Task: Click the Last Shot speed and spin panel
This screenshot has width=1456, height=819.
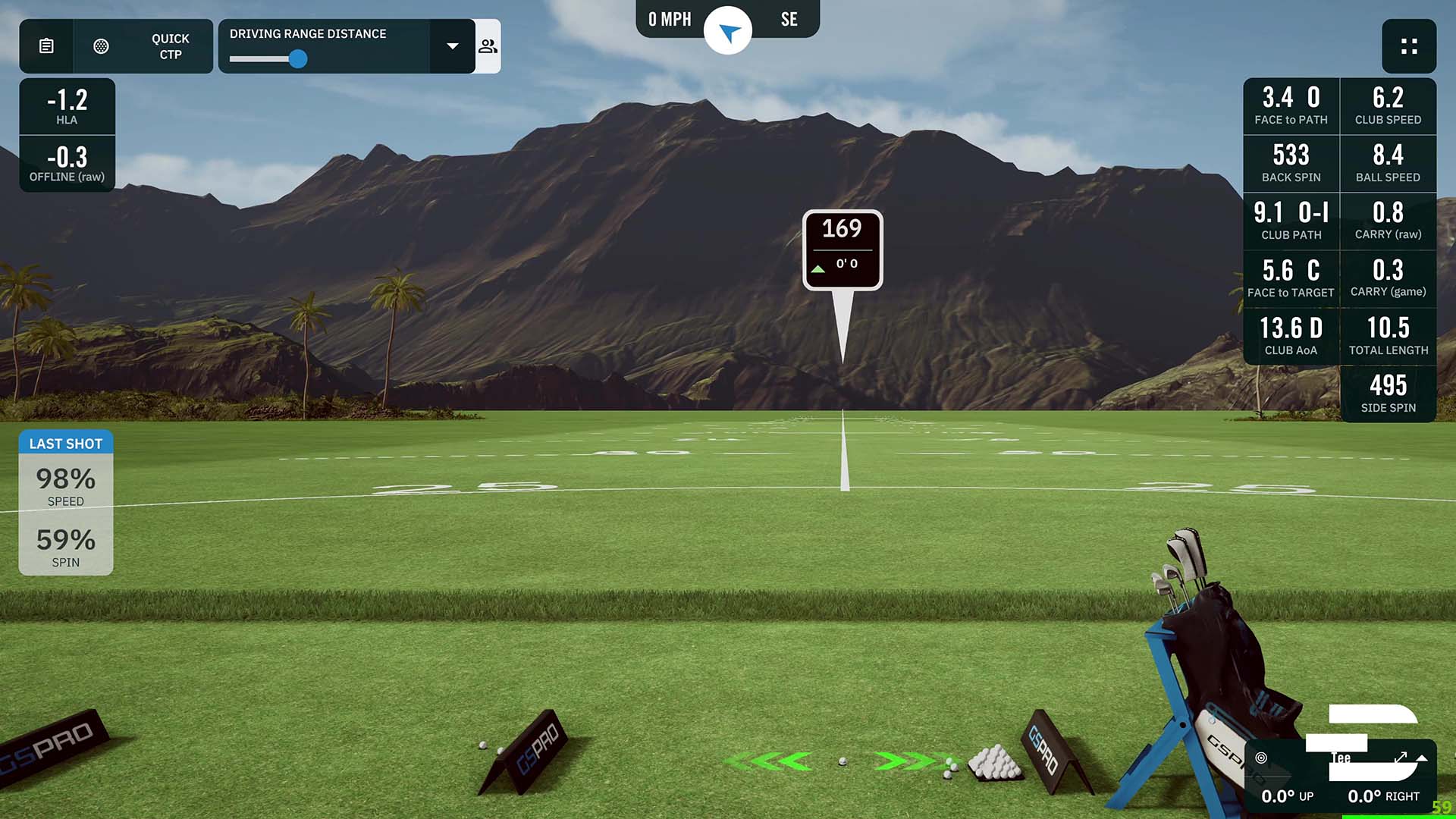Action: tap(66, 503)
